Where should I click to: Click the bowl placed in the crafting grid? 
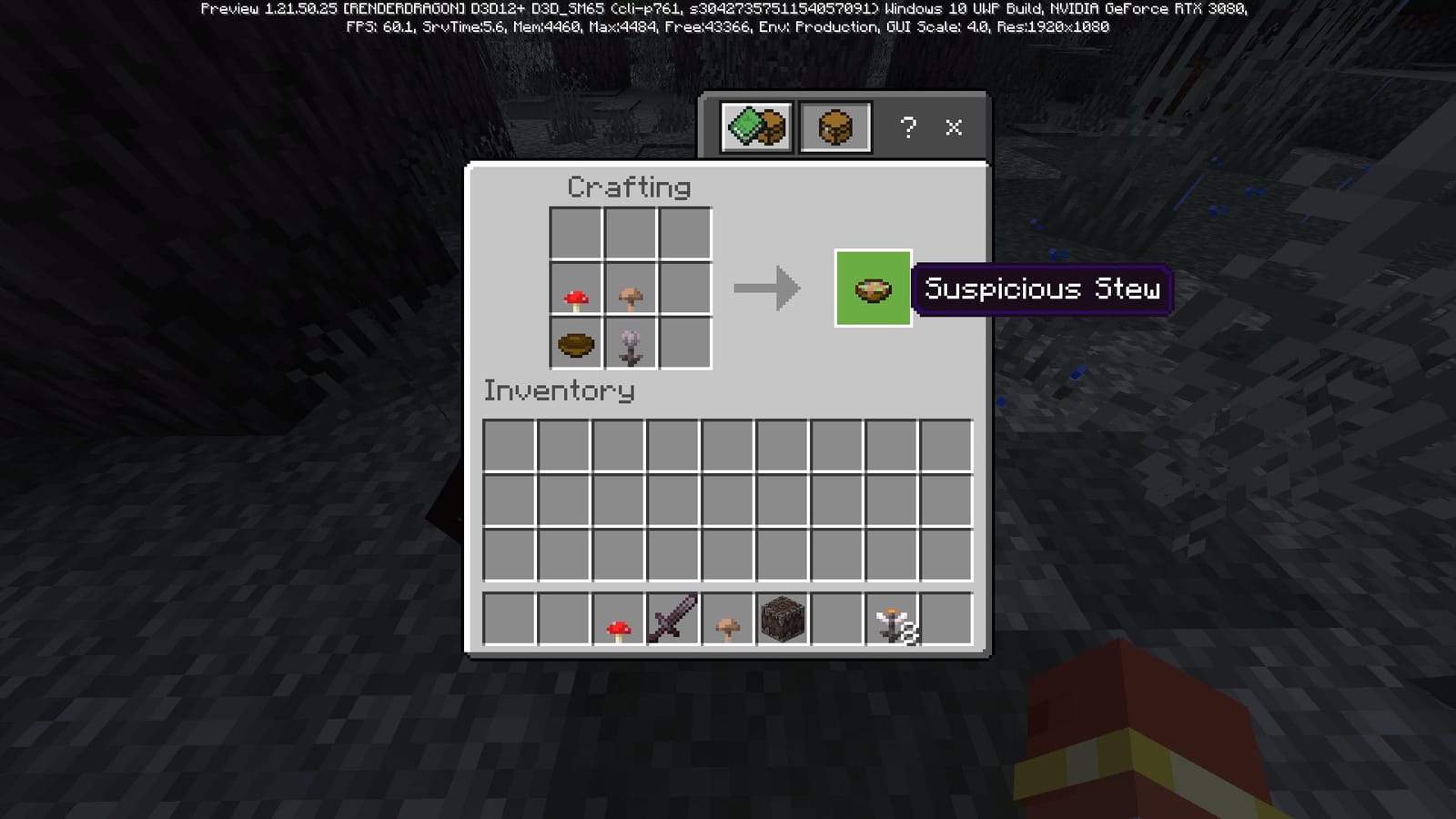tap(577, 345)
